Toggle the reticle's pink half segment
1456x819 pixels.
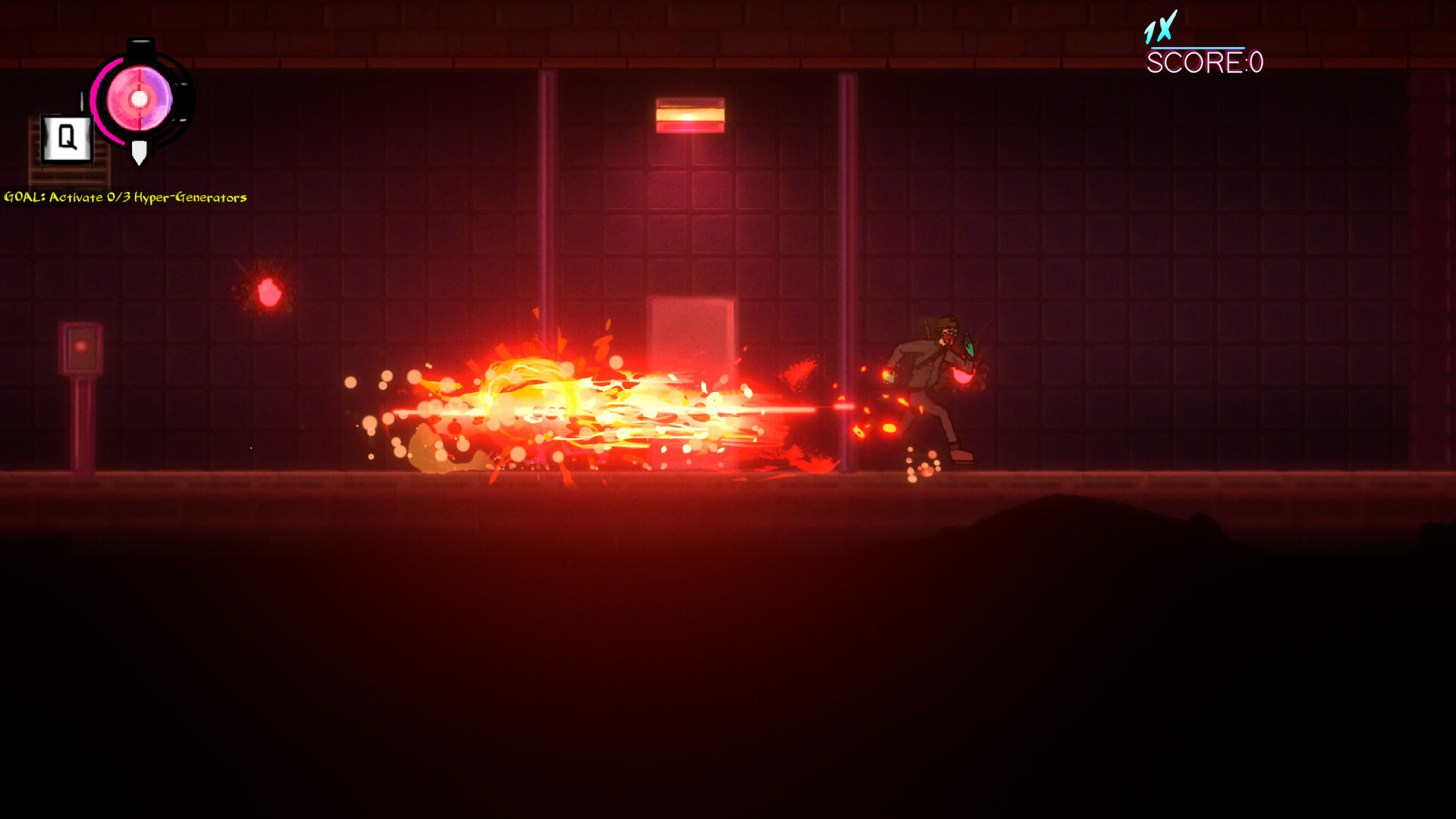coord(120,99)
